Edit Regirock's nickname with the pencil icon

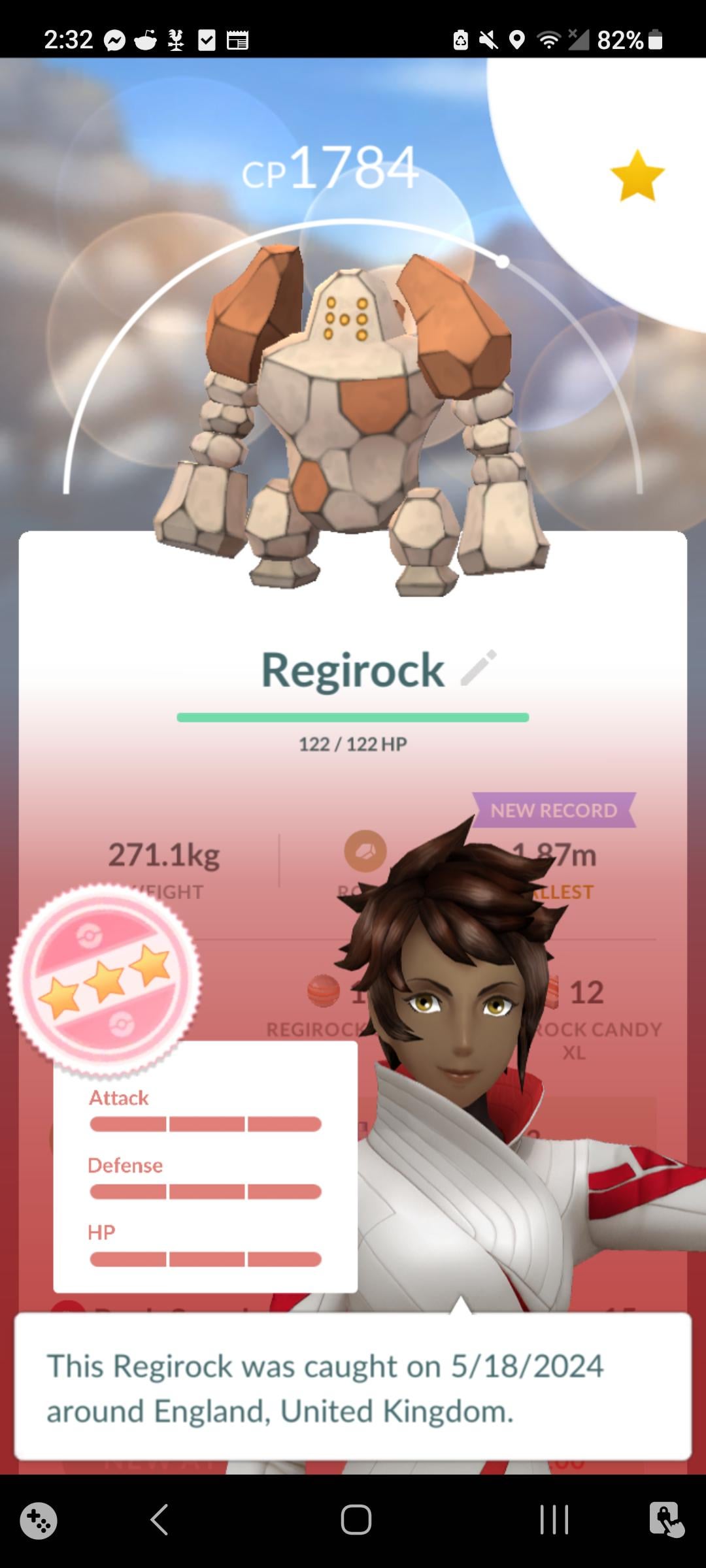479,668
